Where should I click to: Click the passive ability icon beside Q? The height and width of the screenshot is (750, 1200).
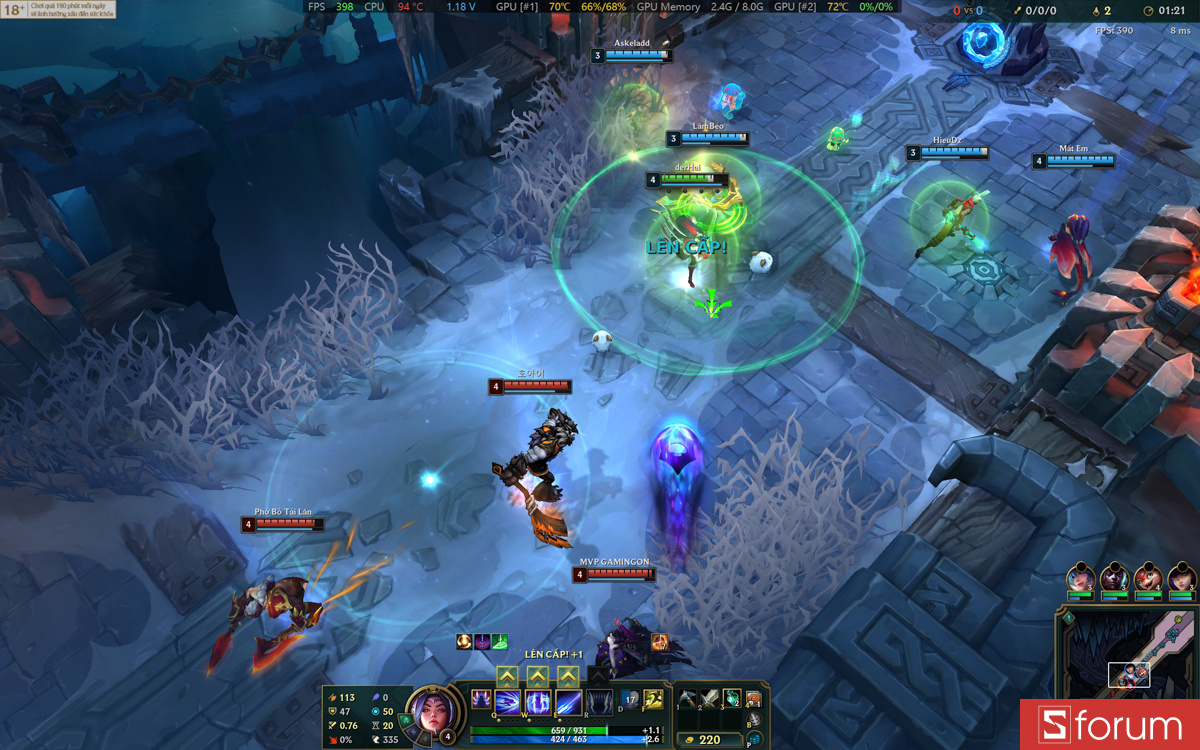click(481, 699)
